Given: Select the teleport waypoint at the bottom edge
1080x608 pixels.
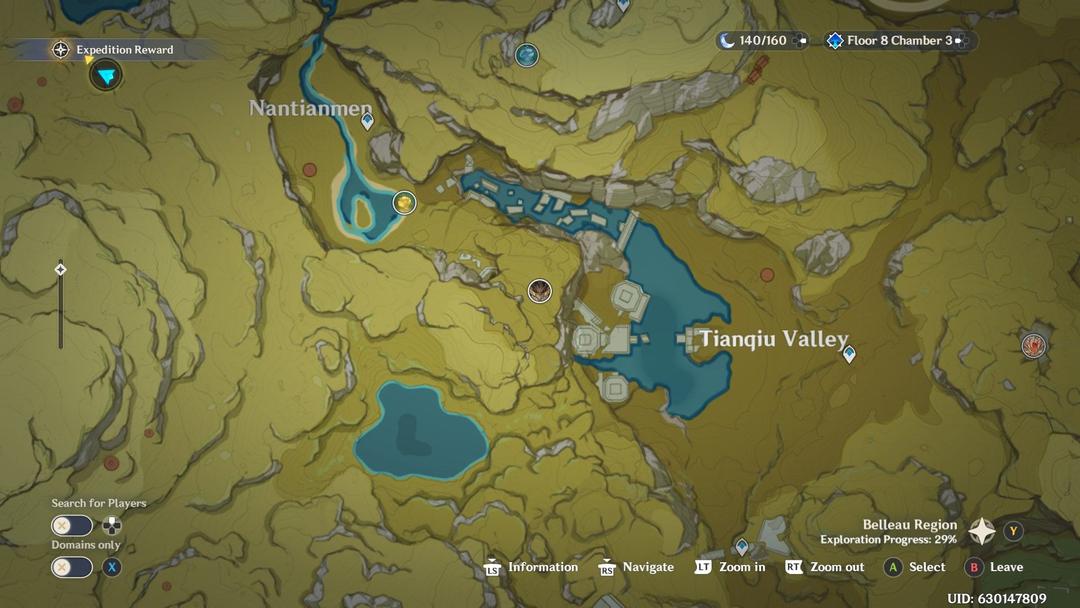Looking at the screenshot, I should (742, 546).
